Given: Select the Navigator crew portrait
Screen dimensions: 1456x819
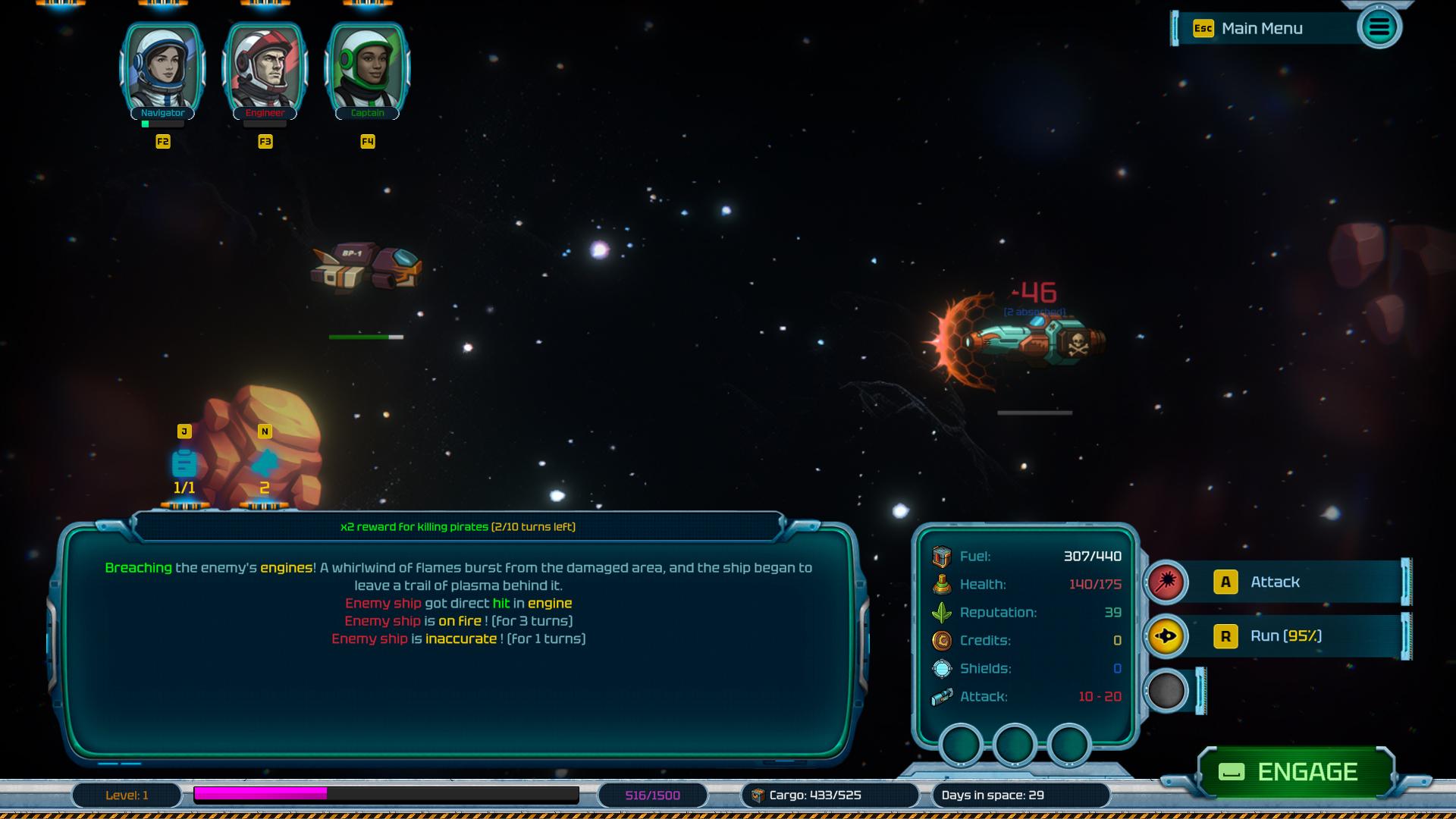Looking at the screenshot, I should click(x=162, y=70).
